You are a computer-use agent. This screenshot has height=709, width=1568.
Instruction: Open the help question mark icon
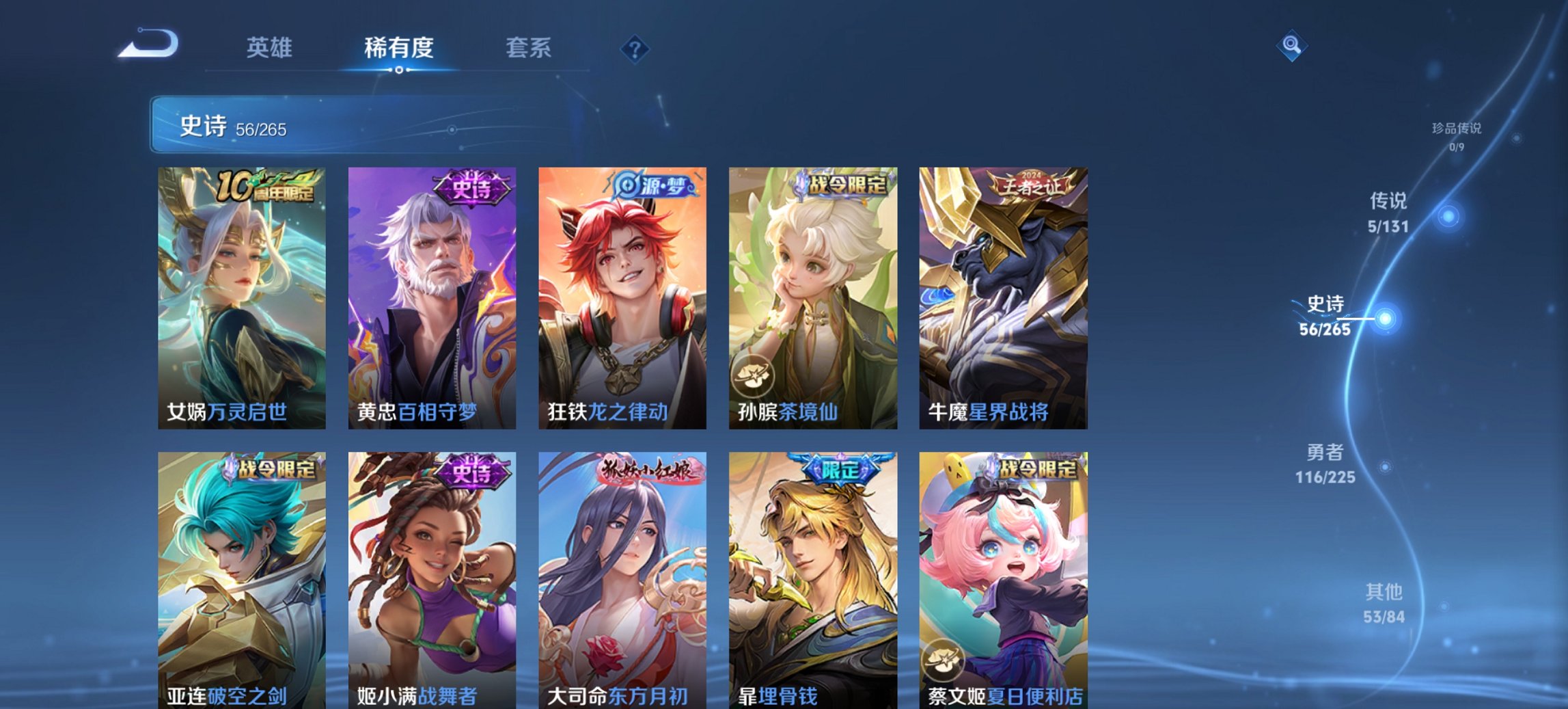634,49
